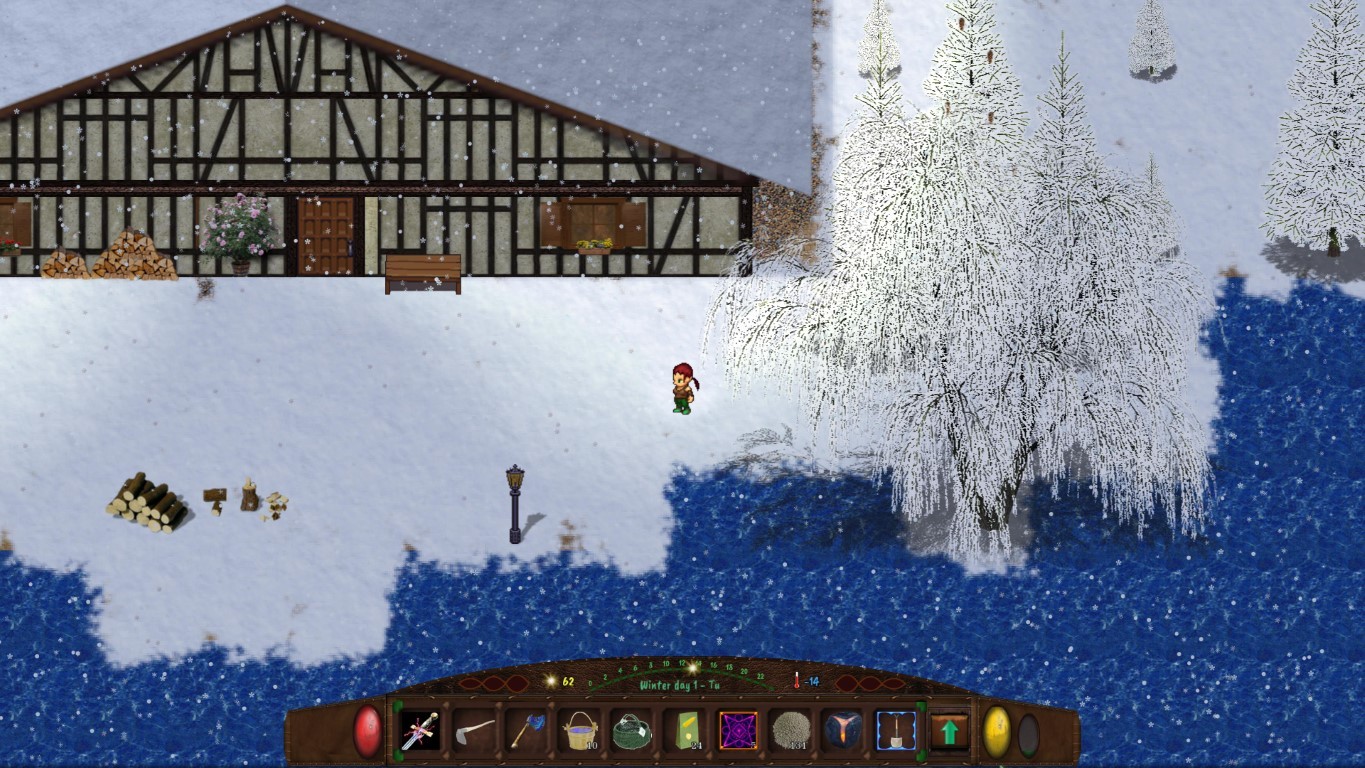Activate the purple star rune slot
Screen dimensions: 1365x768
pos(738,731)
